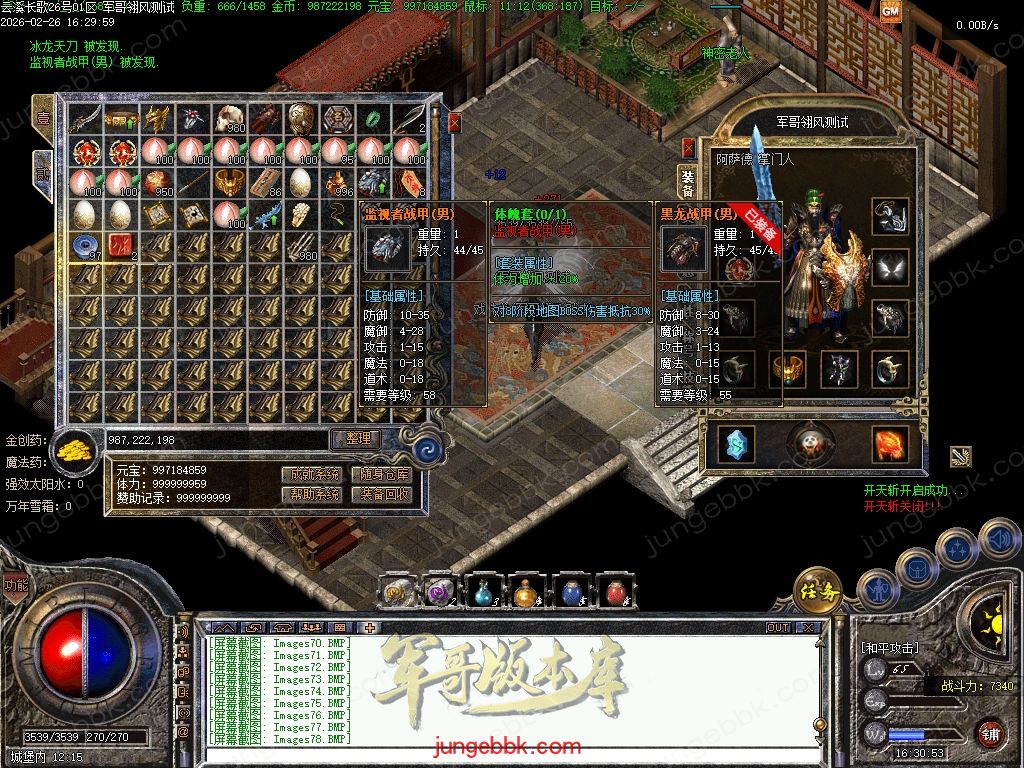Open the 装备回收 equipment recycling
Screen dimensions: 1024x768
point(384,494)
